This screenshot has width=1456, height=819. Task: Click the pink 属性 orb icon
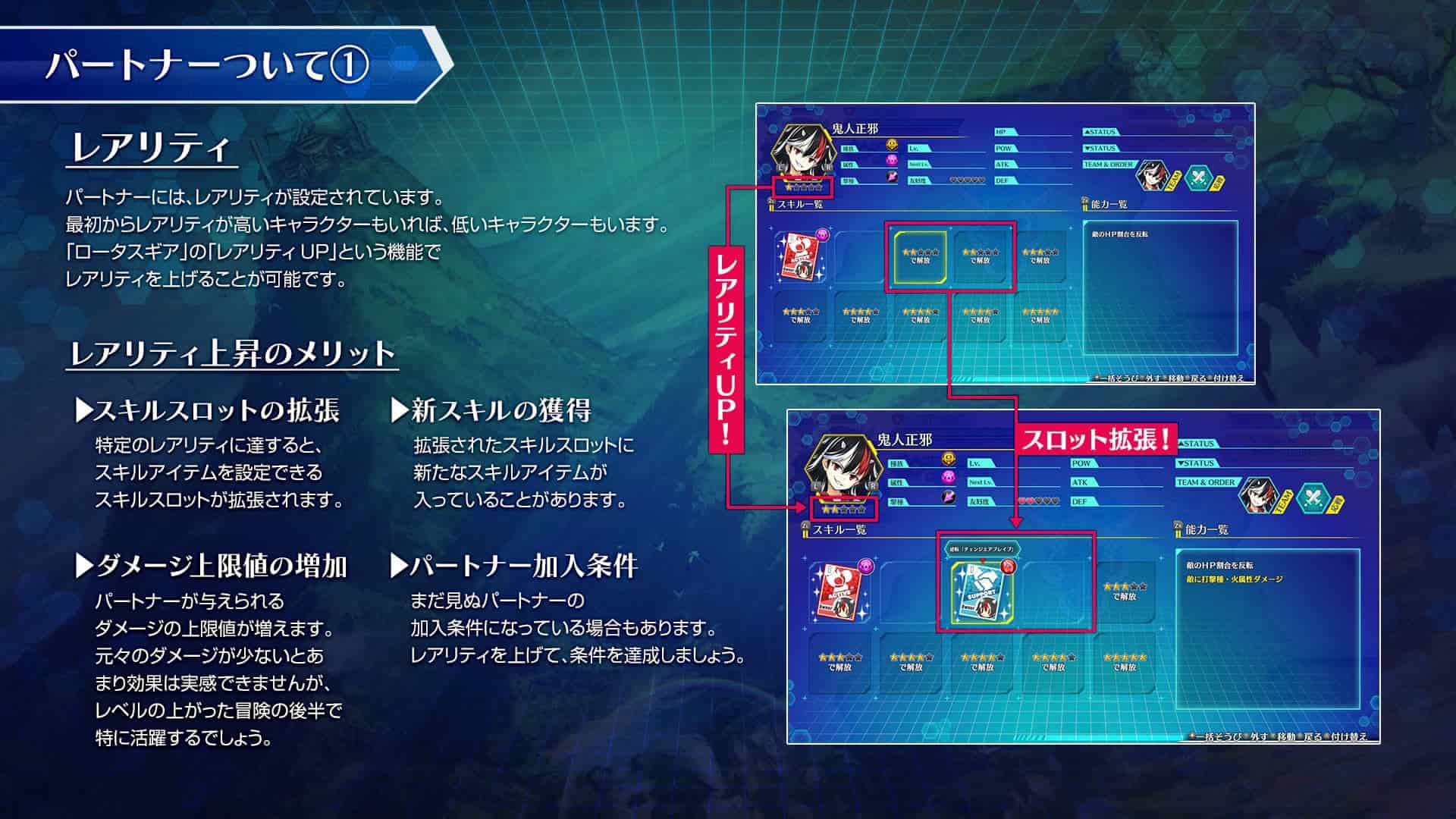pyautogui.click(x=892, y=160)
